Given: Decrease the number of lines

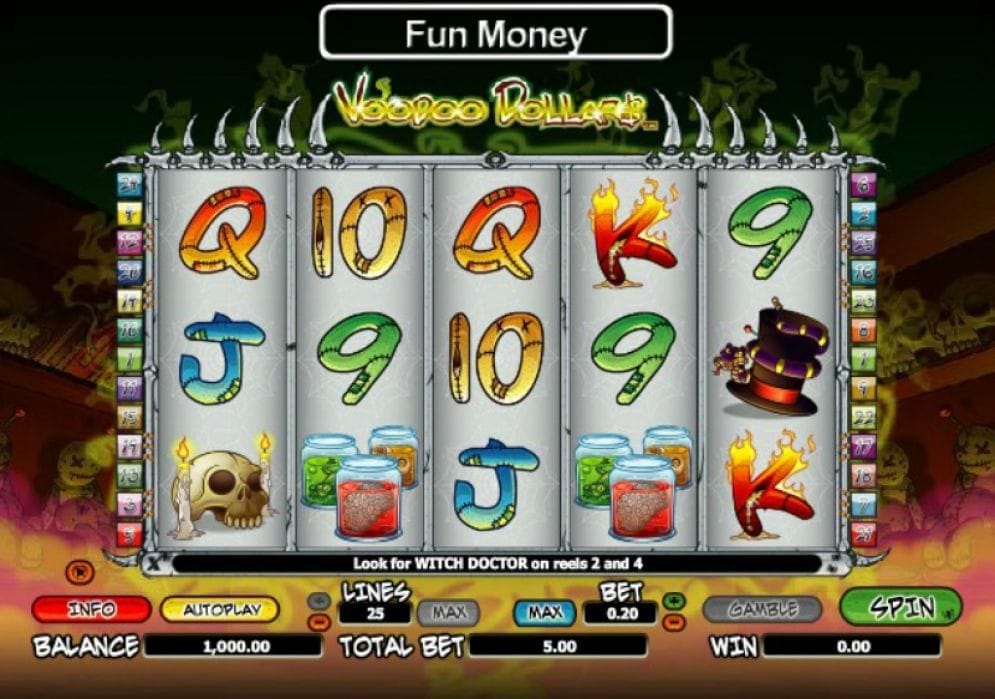Looking at the screenshot, I should (x=319, y=620).
